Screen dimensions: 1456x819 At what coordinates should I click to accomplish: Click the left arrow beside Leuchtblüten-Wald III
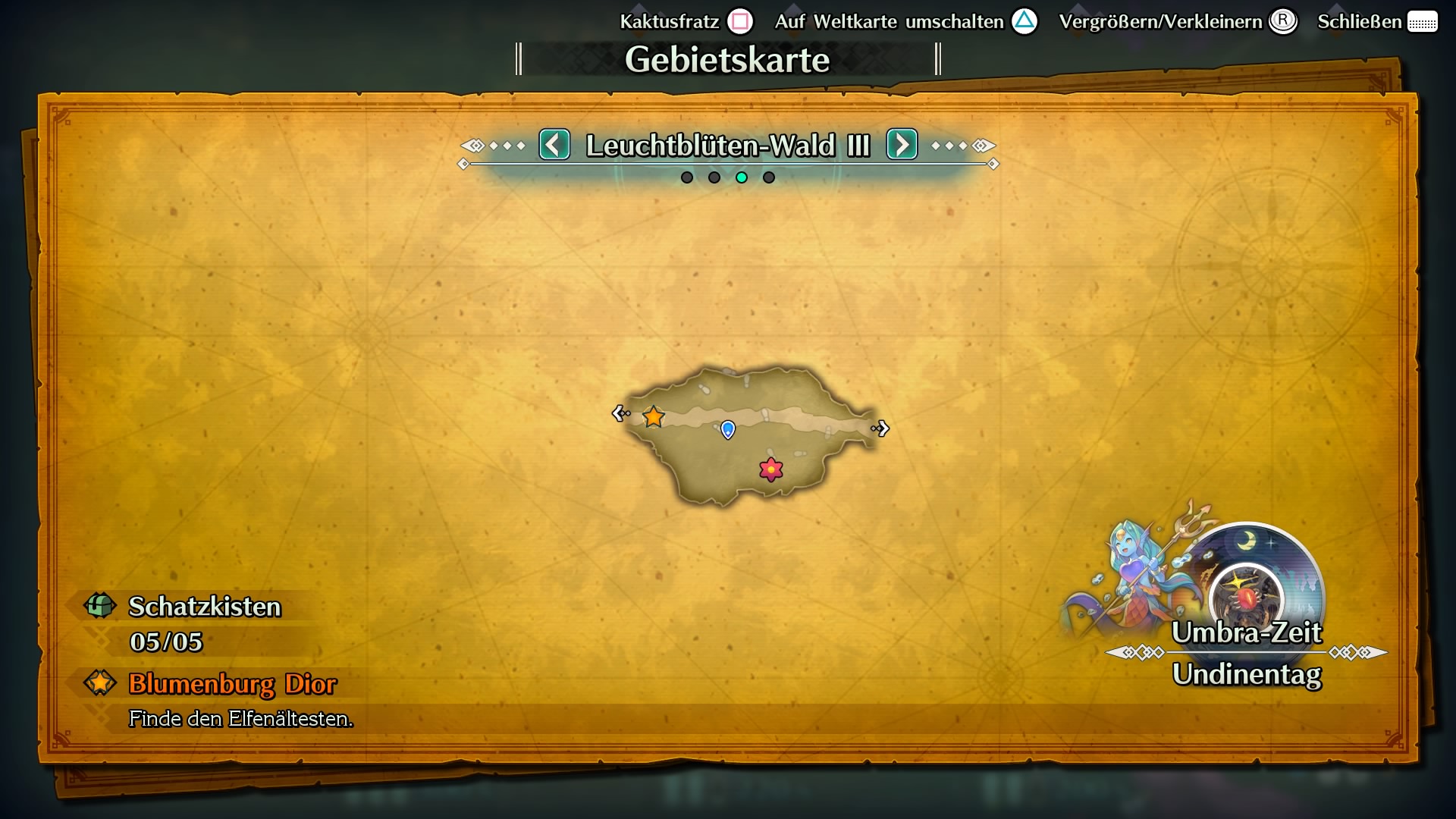pos(554,145)
